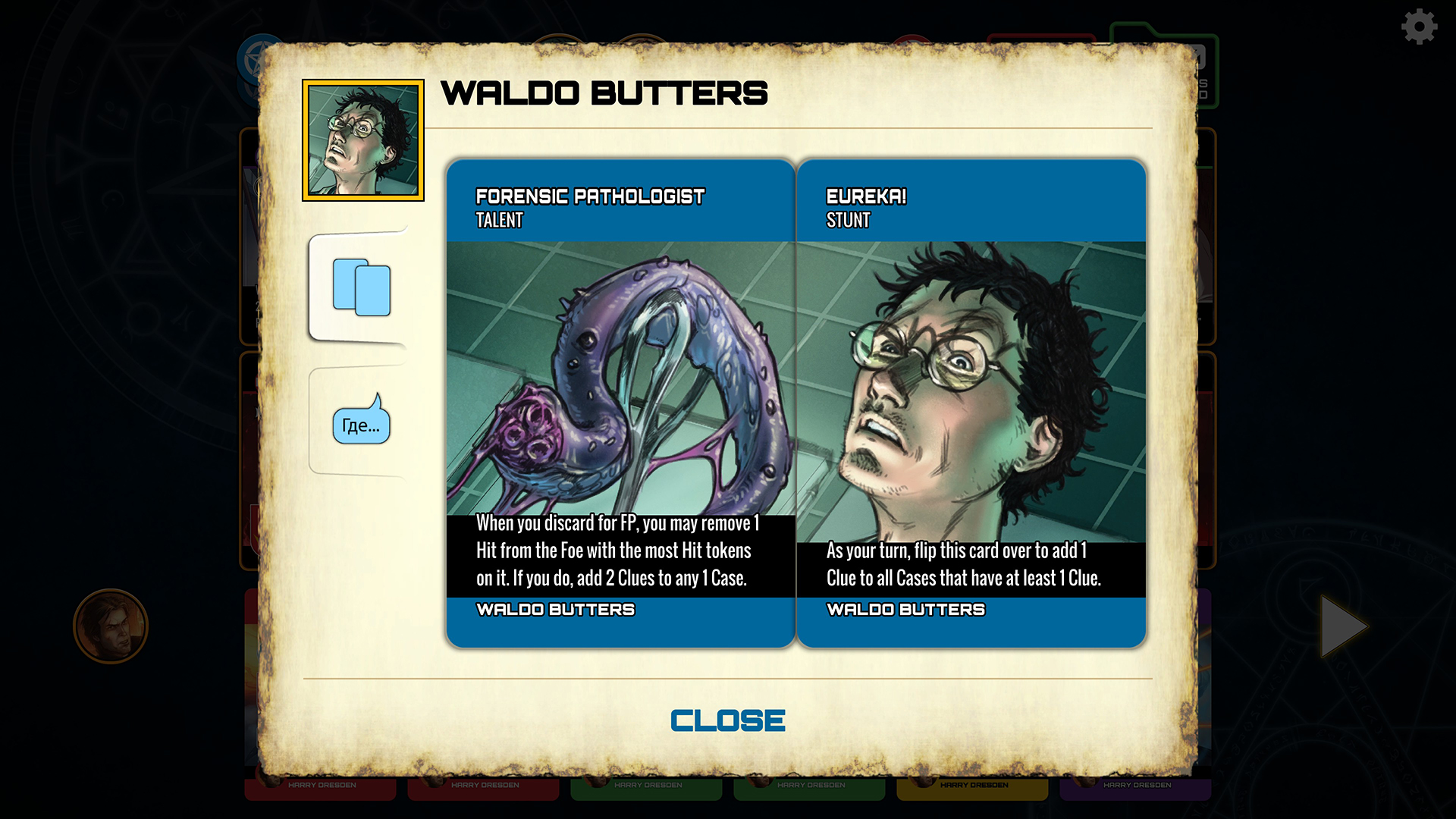Open the cards panel with the two-cards icon
The image size is (1456, 819).
coord(362,290)
